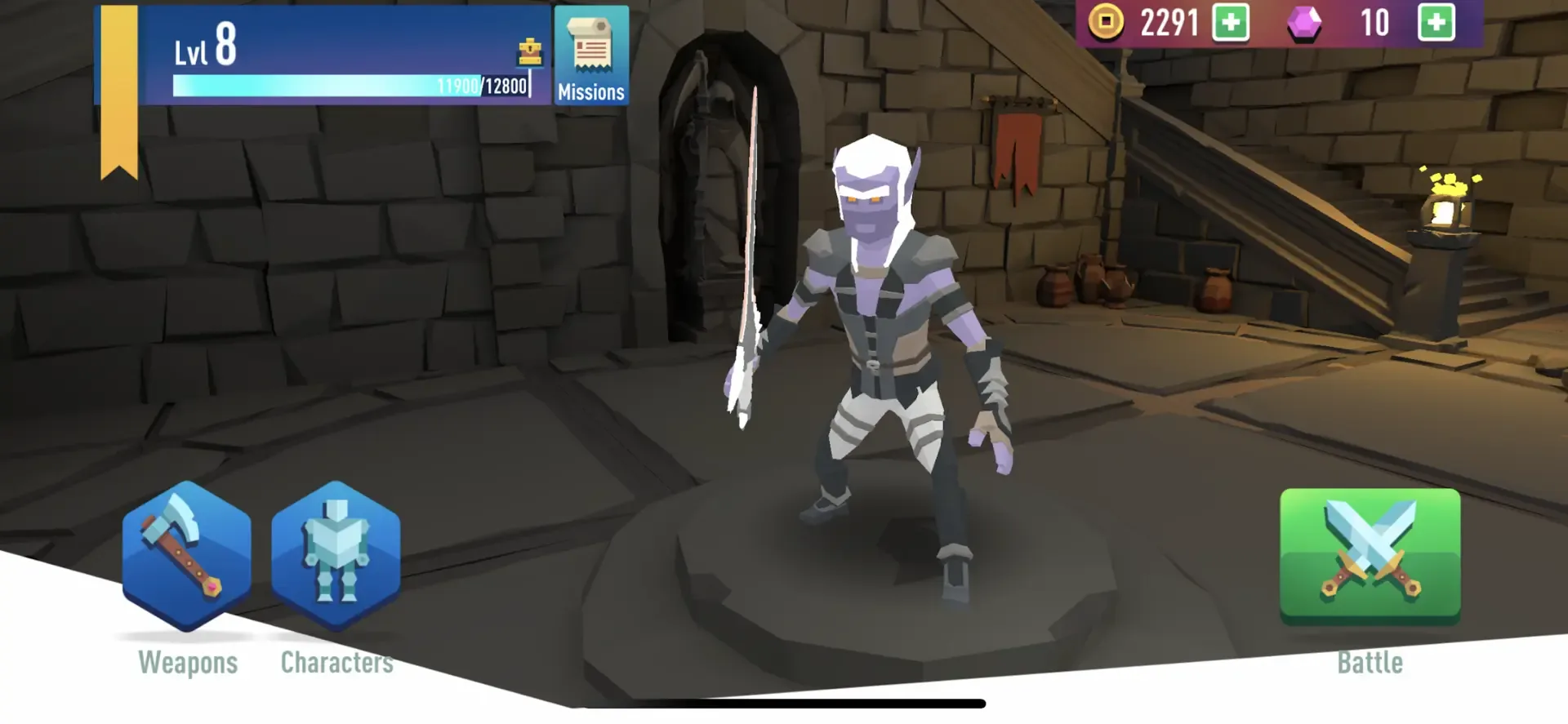Tap the Weapons label under the axe
This screenshot has height=724, width=1568.
[188, 662]
